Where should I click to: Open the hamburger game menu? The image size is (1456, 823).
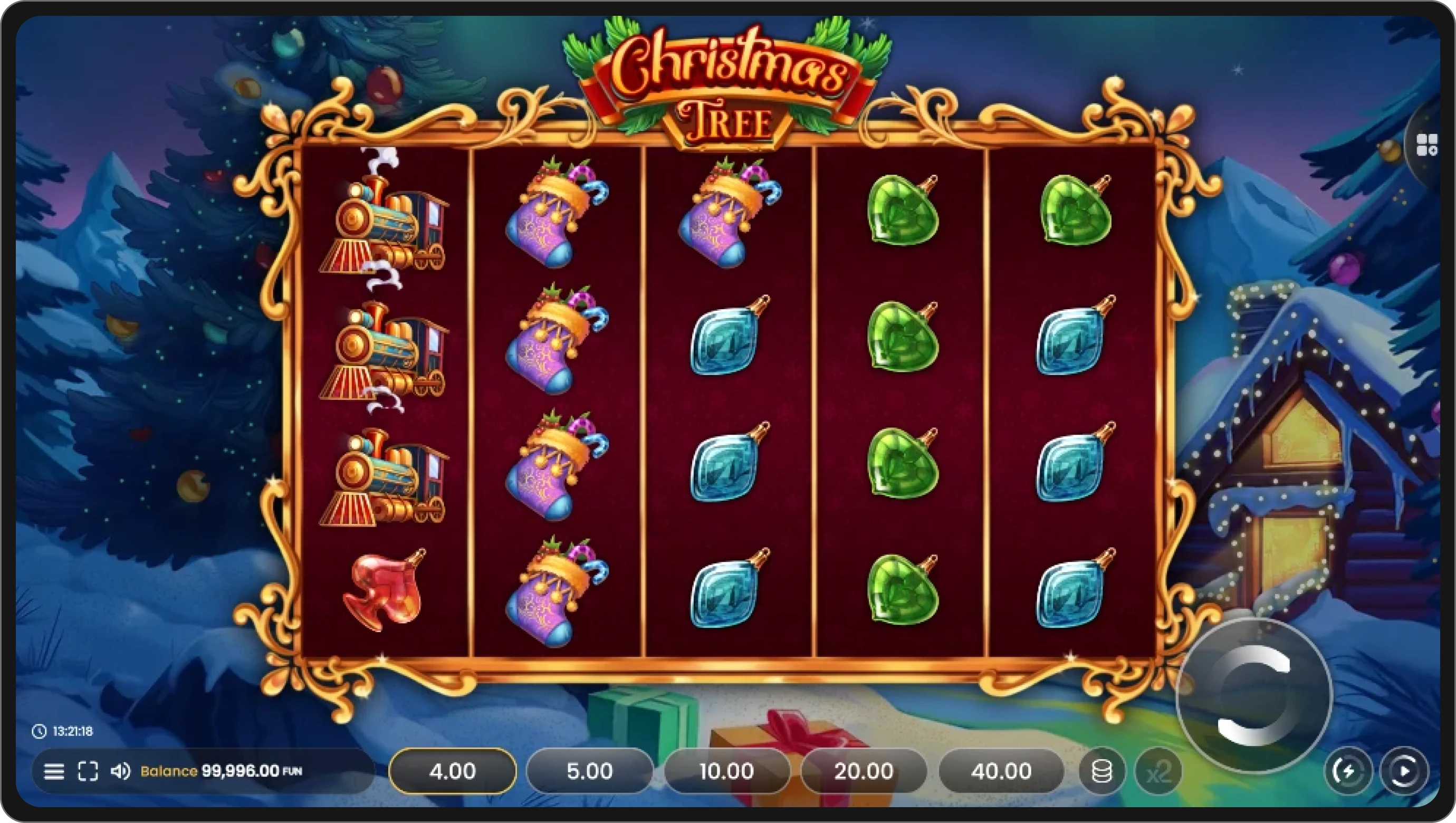tap(55, 771)
